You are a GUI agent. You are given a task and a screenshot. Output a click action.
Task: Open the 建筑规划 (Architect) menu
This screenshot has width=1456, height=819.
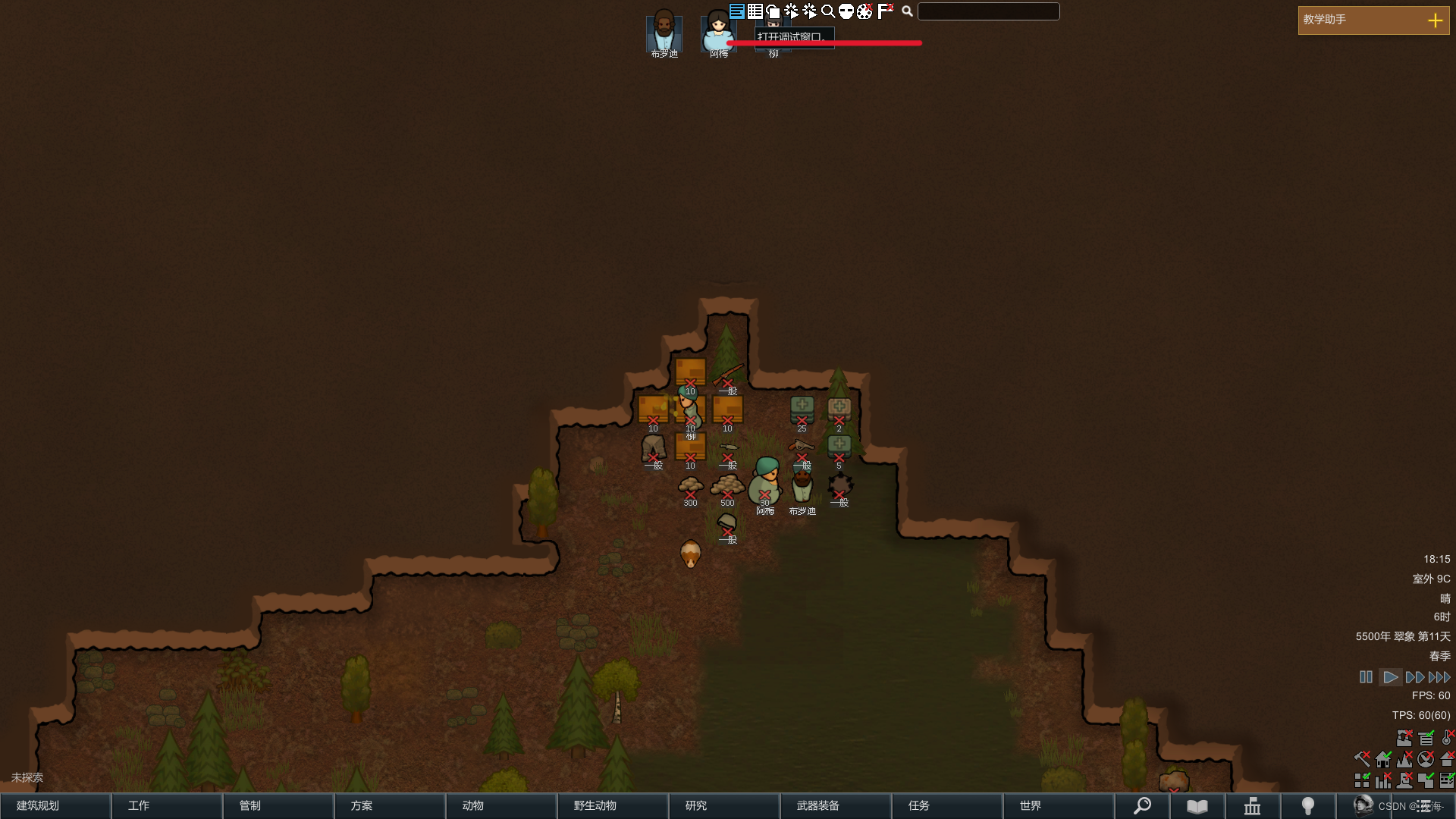pos(55,805)
